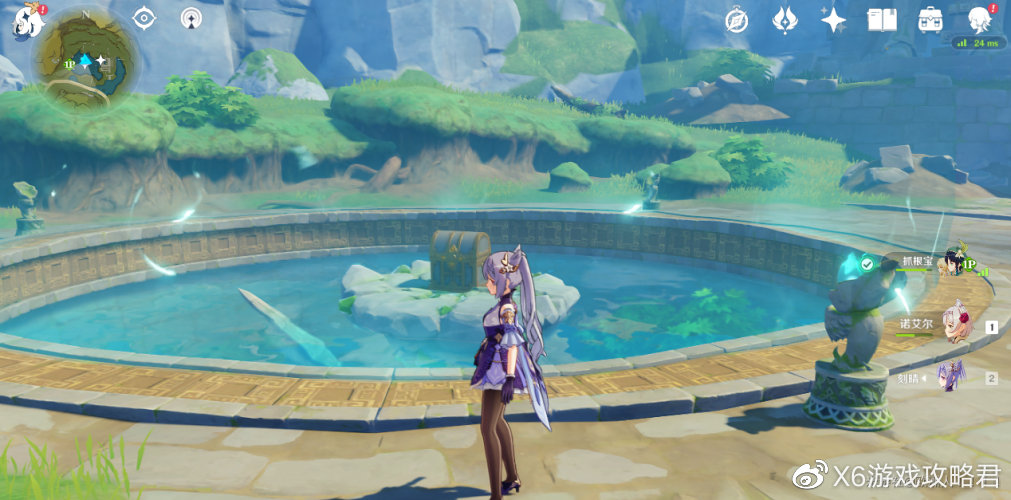Open the adventurer compass icon

[x=737, y=19]
